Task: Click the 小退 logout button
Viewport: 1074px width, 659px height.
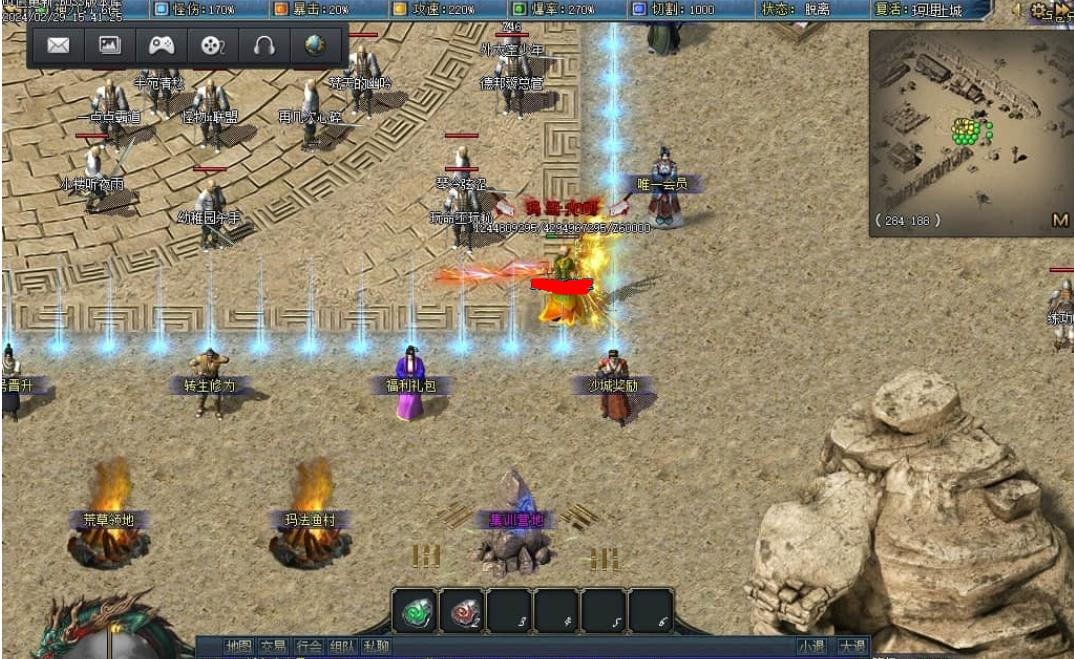Action: [x=812, y=647]
